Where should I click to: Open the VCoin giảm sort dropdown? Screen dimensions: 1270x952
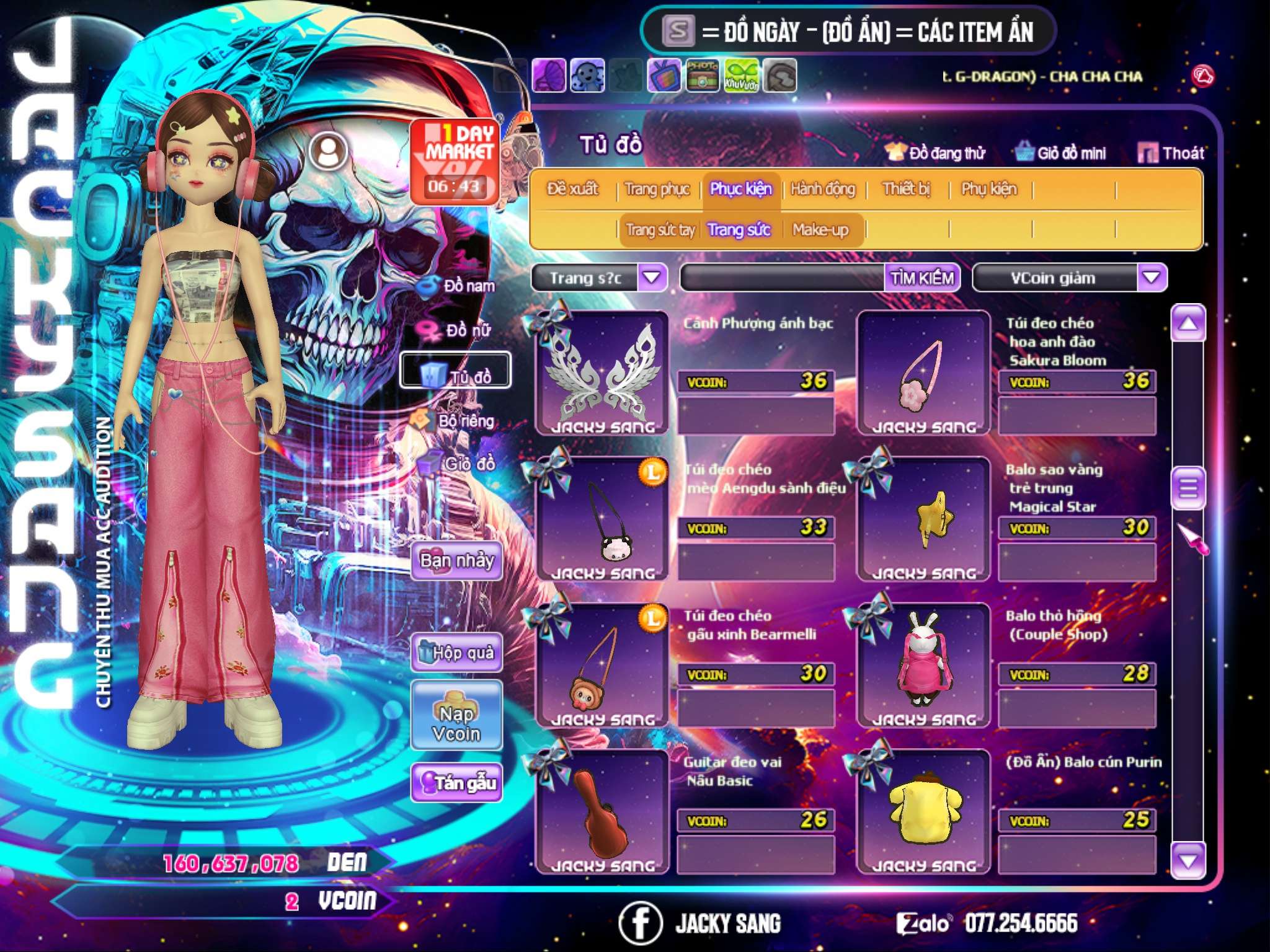[1151, 278]
